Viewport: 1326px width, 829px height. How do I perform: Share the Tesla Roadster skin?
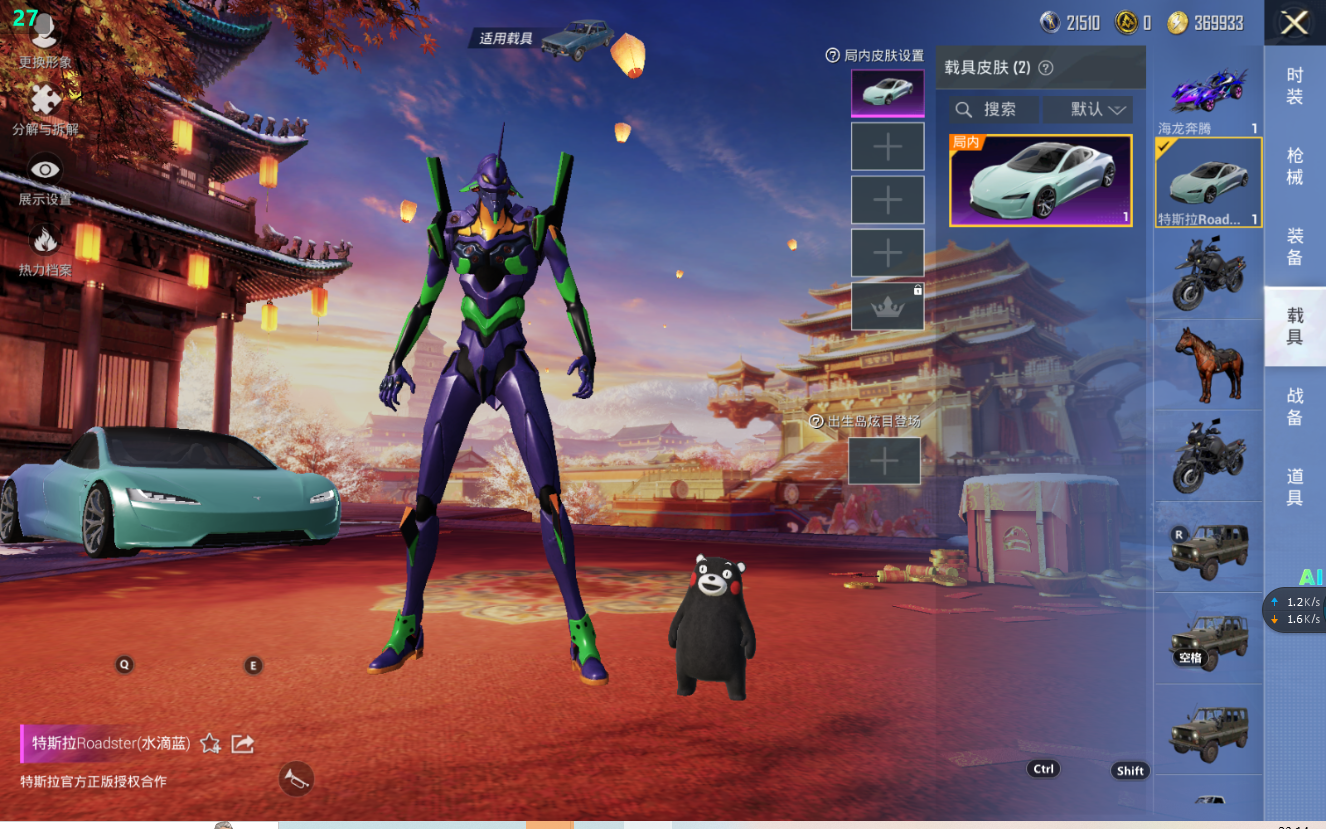242,743
